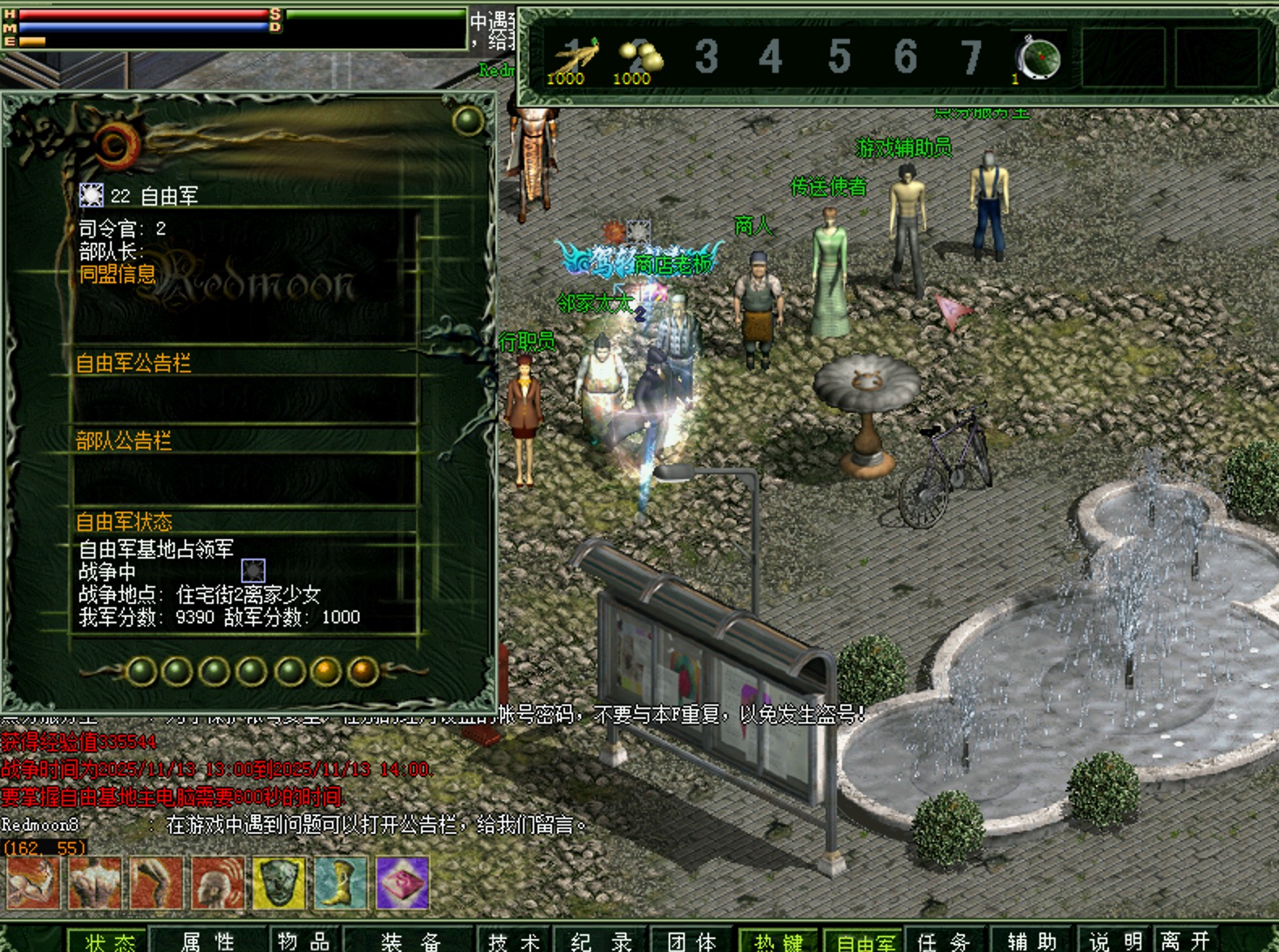Open the 任务 quest menu
Viewport: 1279px width, 952px height.
pos(944,941)
